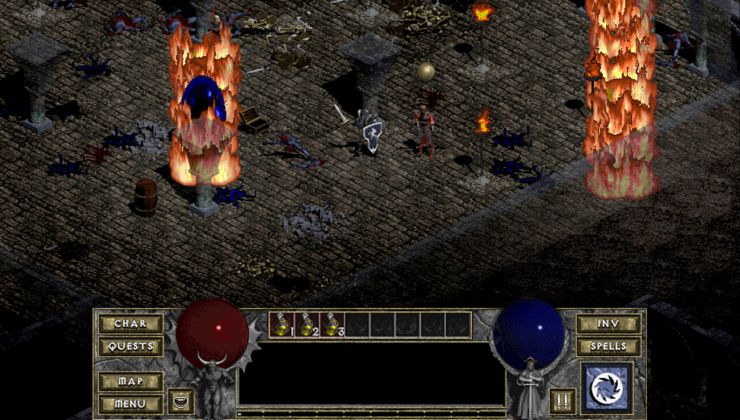Use the potion in belt slot 1
Viewport: 740px width, 420px height.
pos(283,324)
